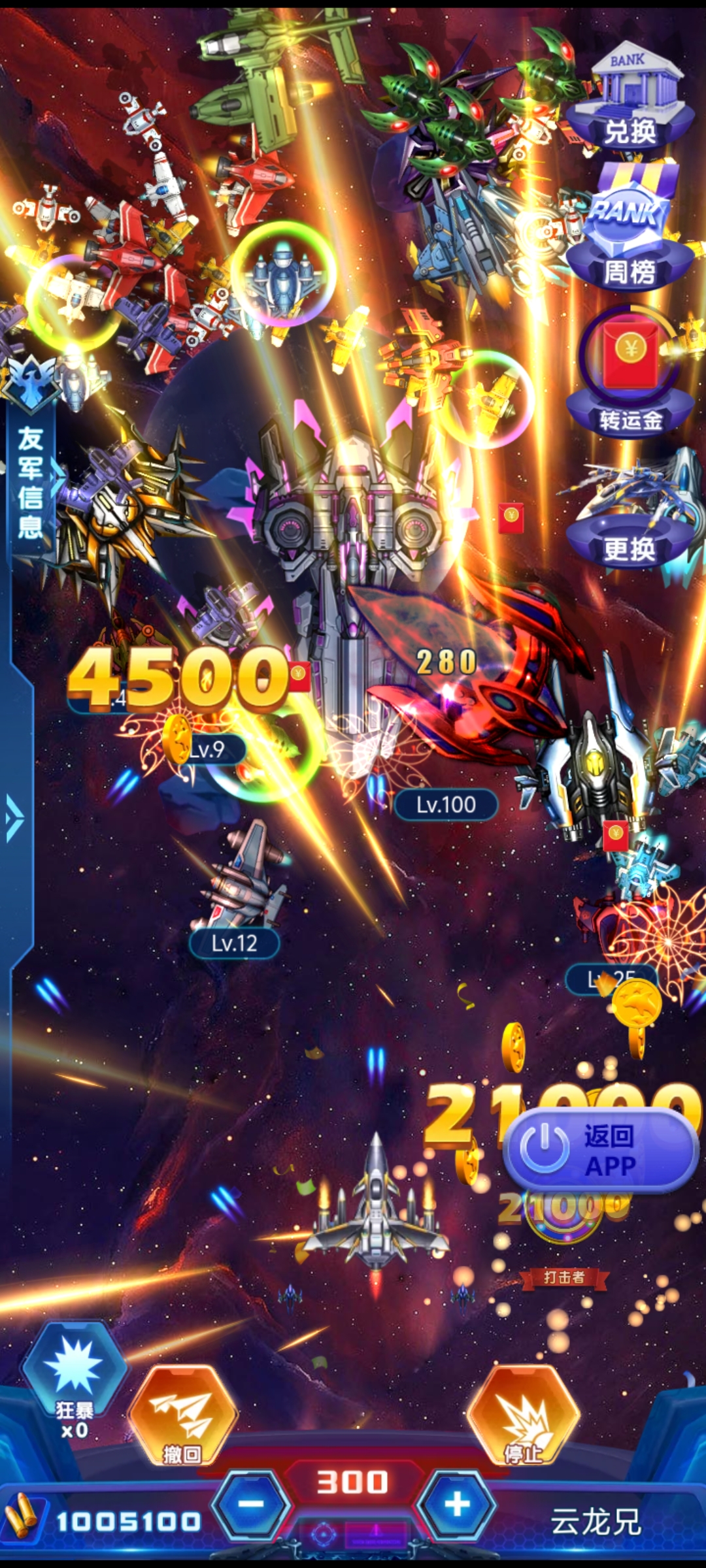Image resolution: width=706 pixels, height=1568 pixels.
Task: Increase bet with the plus button
Action: [457, 1504]
